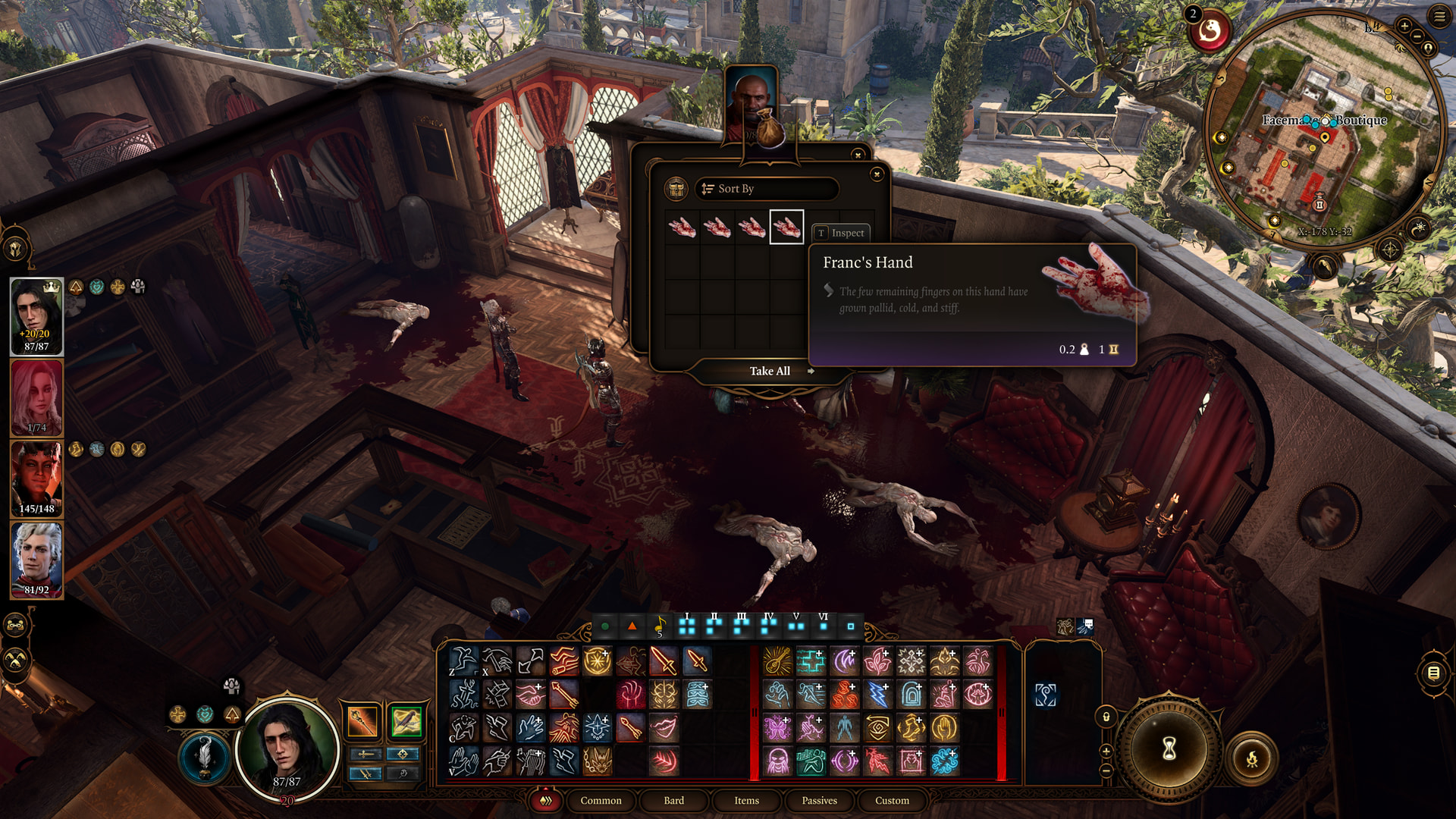Zoom in the minimap with plus button

click(x=1404, y=27)
